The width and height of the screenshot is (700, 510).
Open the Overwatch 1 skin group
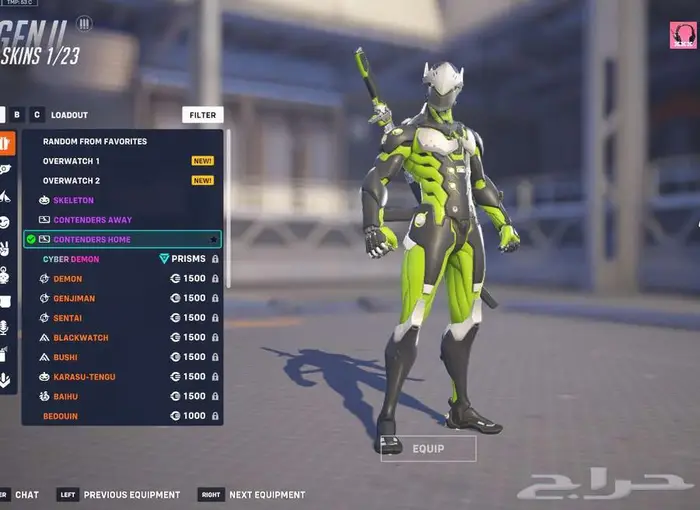coord(71,161)
